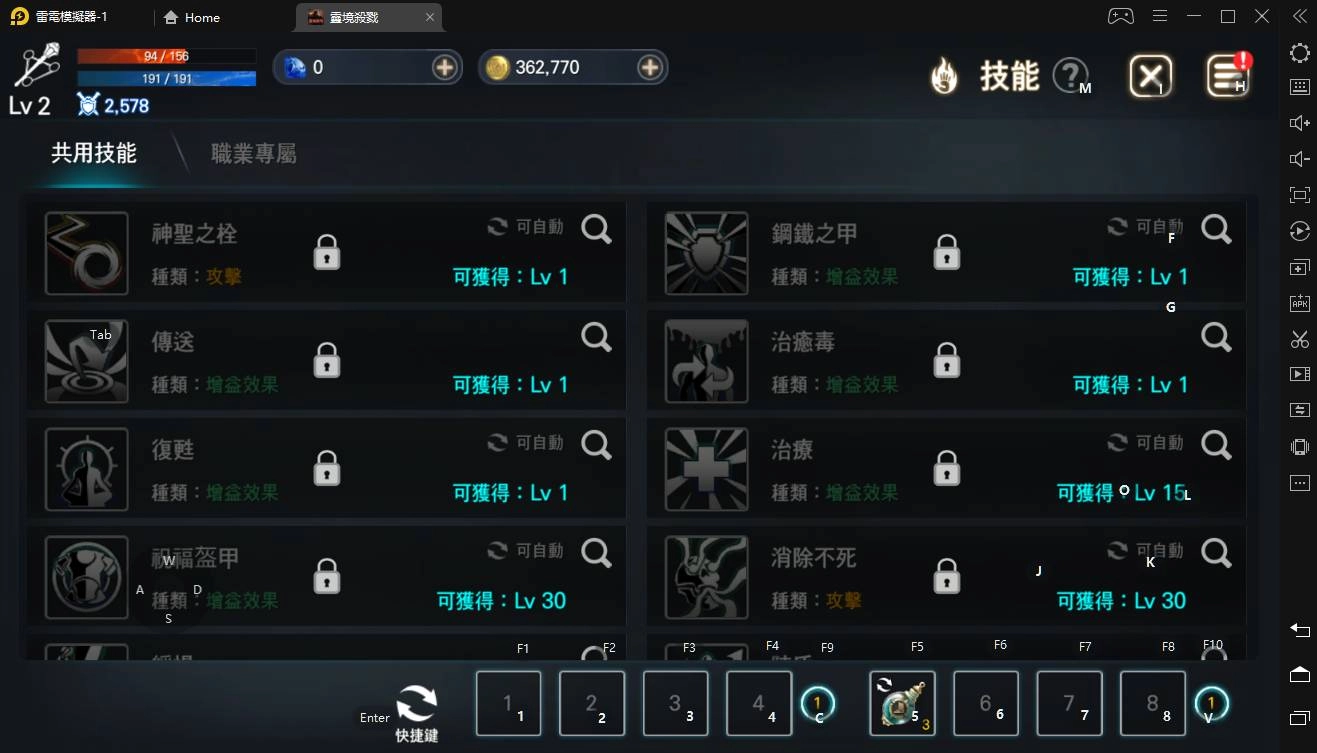Take a screenshot via scissors sidebar icon
This screenshot has height=753, width=1317.
[x=1299, y=339]
